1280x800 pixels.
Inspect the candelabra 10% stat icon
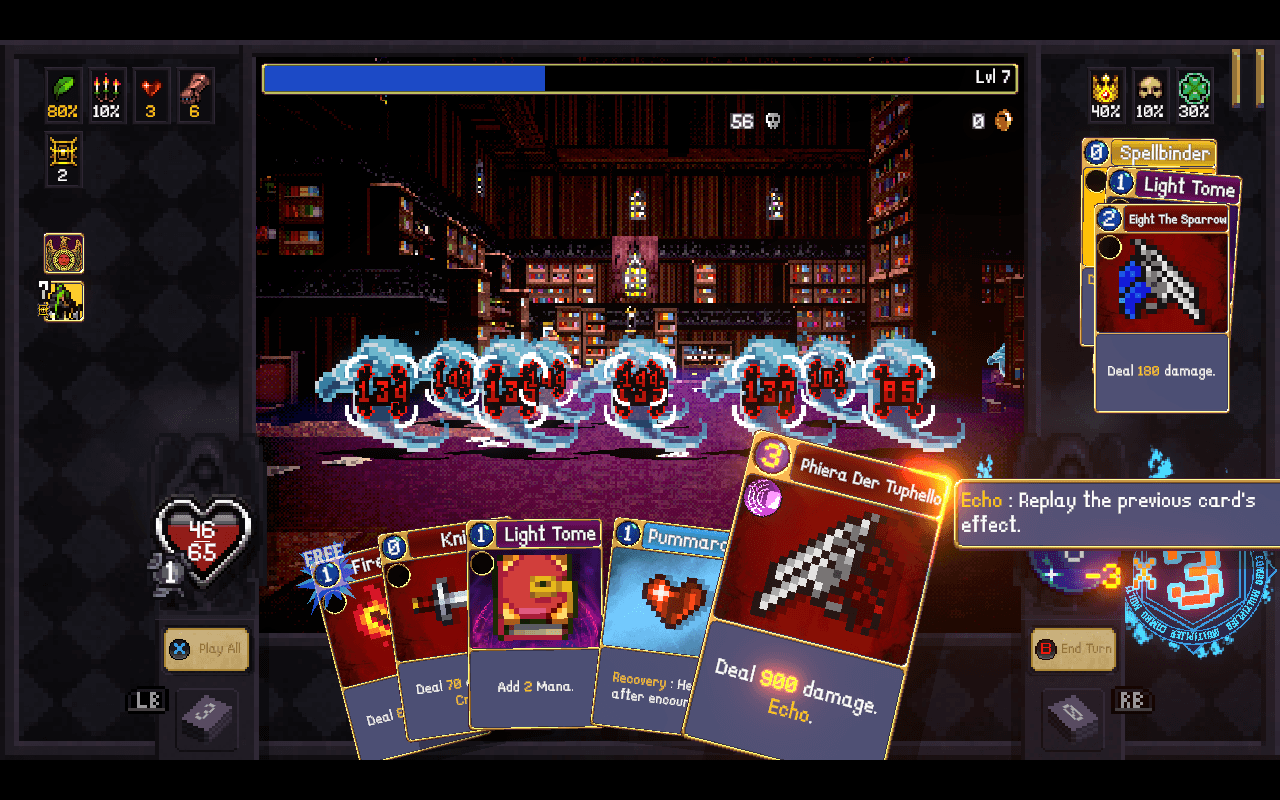point(106,95)
